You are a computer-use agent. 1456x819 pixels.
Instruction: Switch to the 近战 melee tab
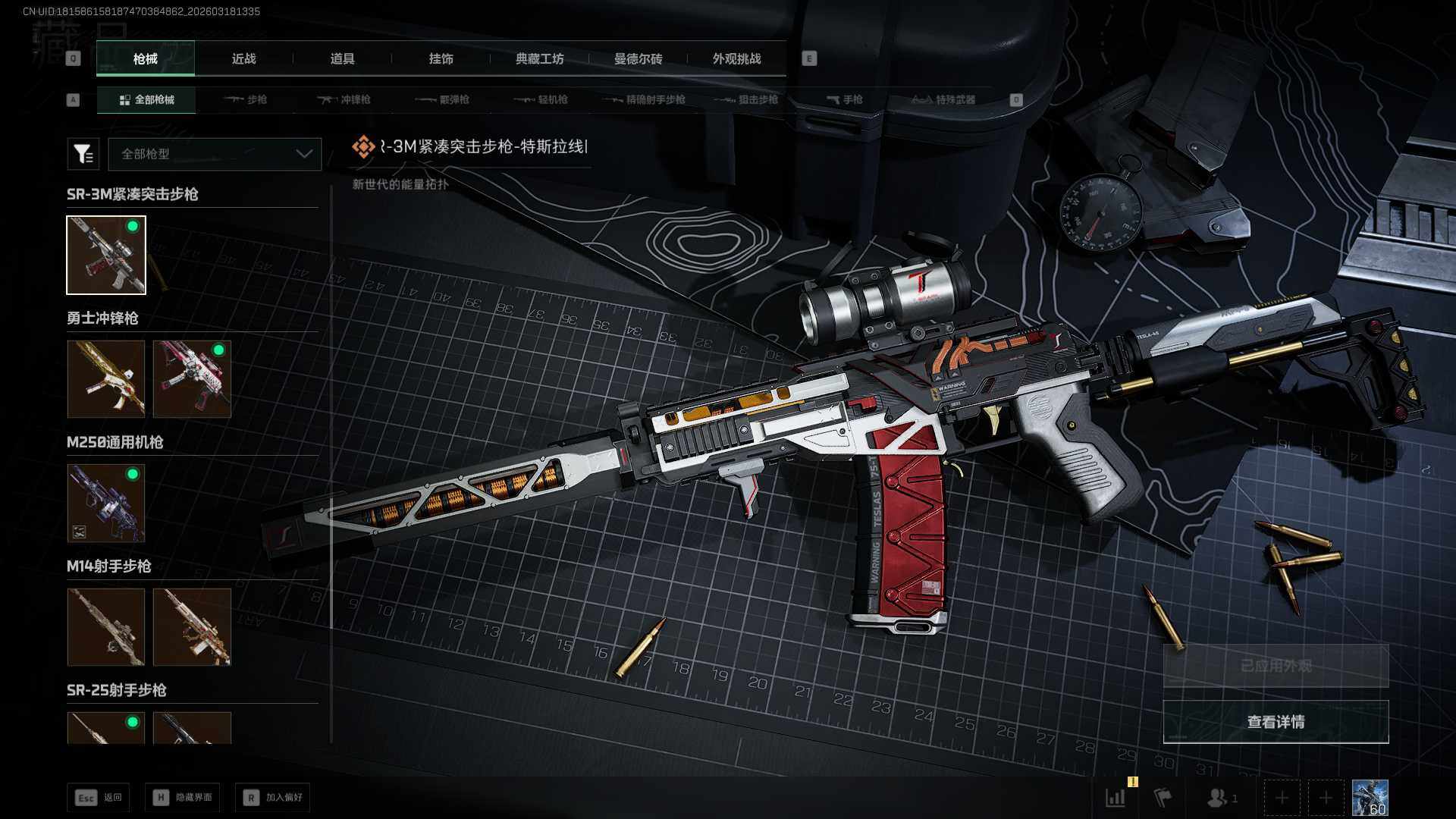[243, 59]
